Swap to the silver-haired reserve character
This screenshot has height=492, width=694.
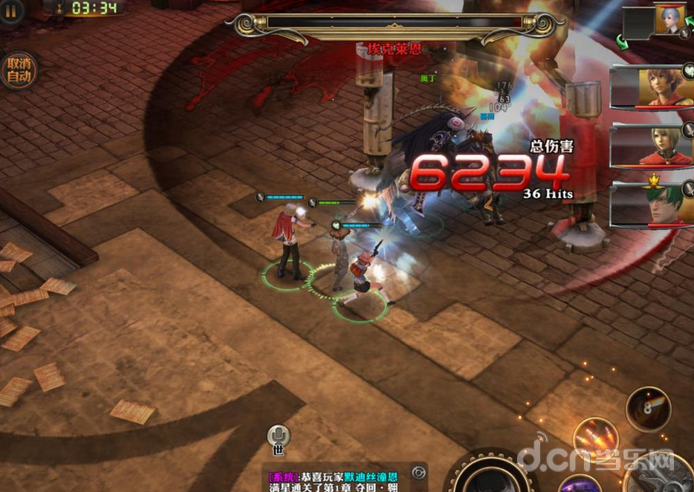(x=666, y=20)
